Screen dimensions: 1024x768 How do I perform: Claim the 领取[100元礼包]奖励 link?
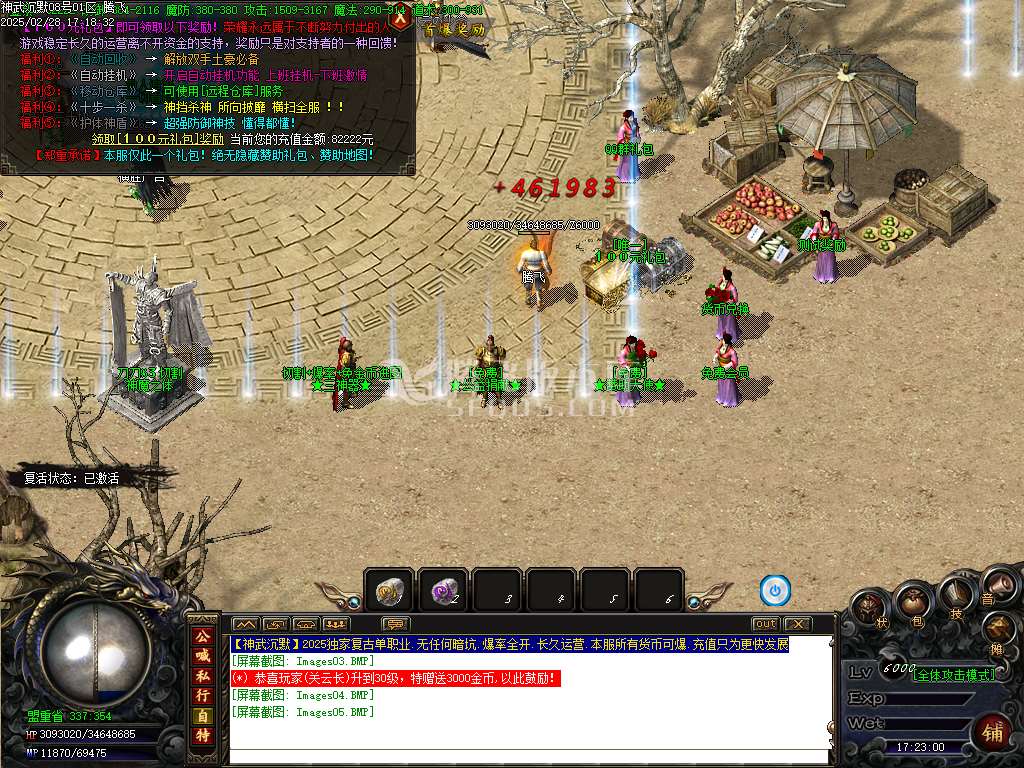point(158,139)
